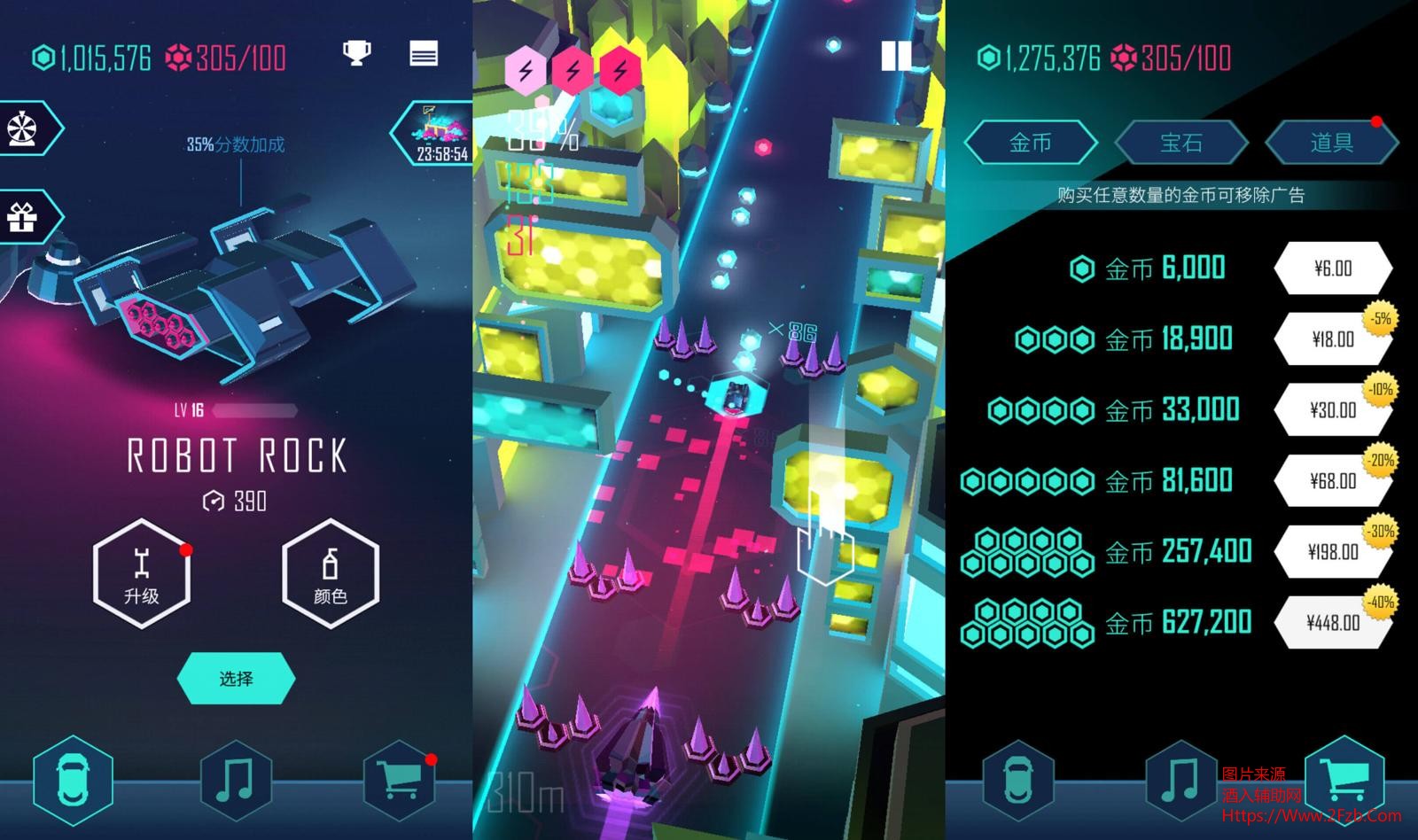This screenshot has height=840, width=1418.
Task: Buy 6,000 coins for ¥6.00
Action: coord(1332,268)
